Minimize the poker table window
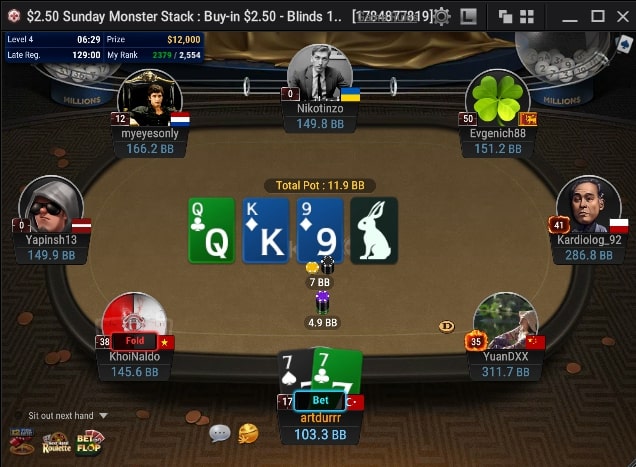The height and width of the screenshot is (467, 636). 570,16
